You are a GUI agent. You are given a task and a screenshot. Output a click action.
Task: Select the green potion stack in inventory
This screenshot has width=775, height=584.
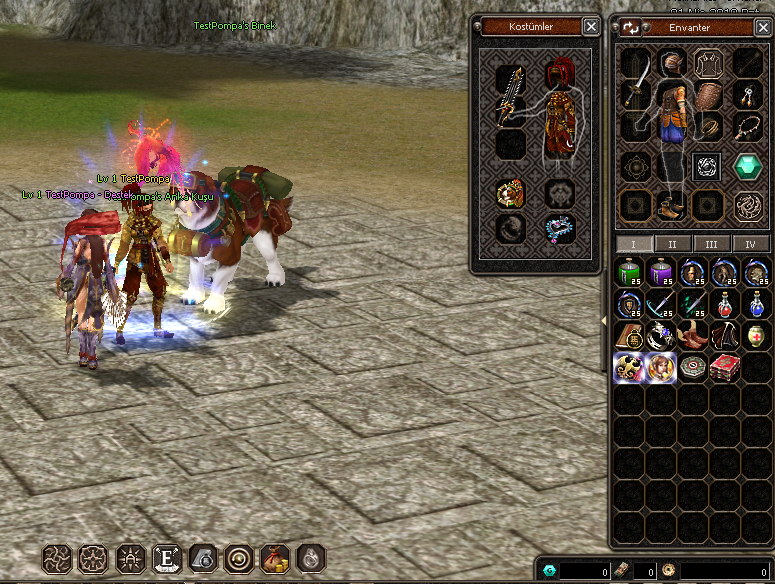pyautogui.click(x=628, y=272)
